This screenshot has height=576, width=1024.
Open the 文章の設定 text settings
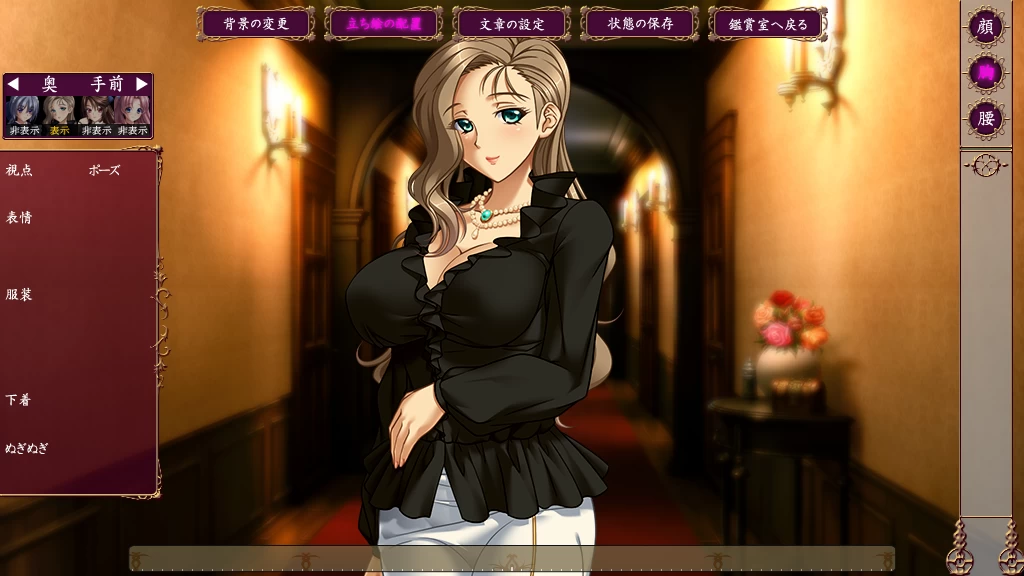point(512,23)
